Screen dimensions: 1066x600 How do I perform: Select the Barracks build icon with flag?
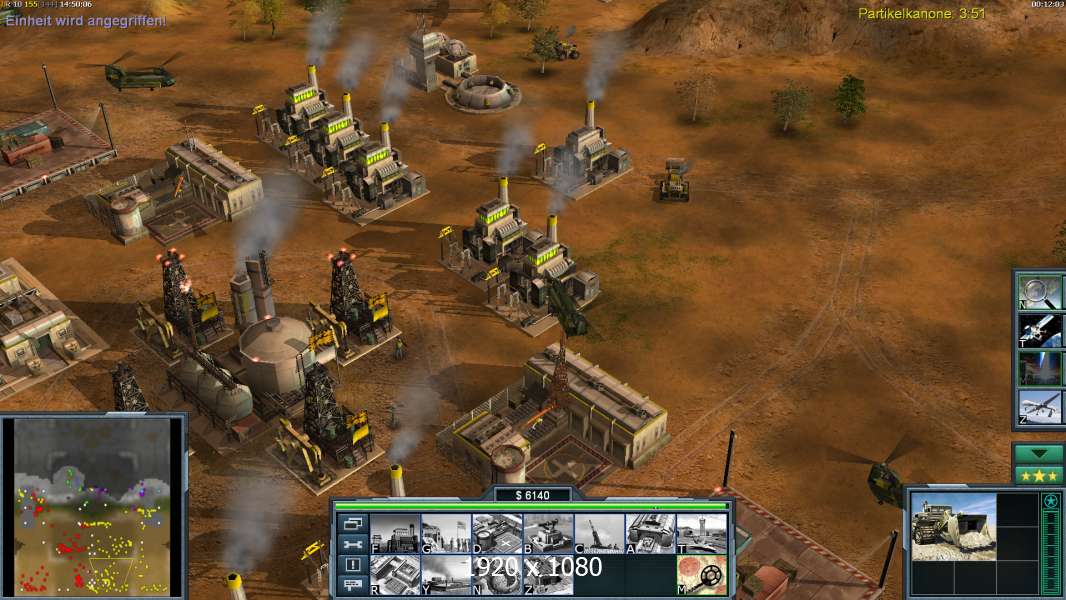tap(446, 533)
